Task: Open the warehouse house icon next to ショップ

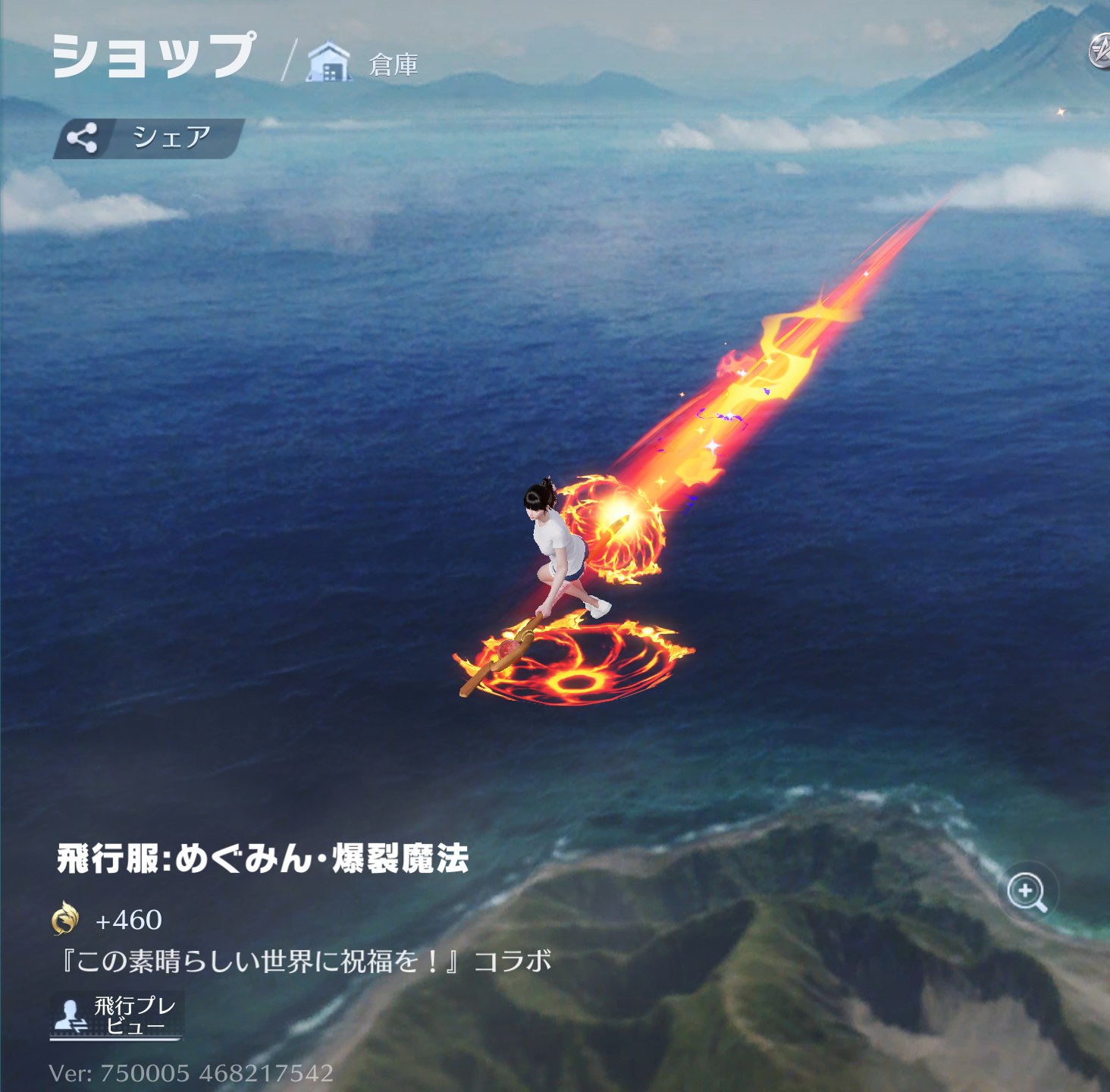Action: pos(328,59)
